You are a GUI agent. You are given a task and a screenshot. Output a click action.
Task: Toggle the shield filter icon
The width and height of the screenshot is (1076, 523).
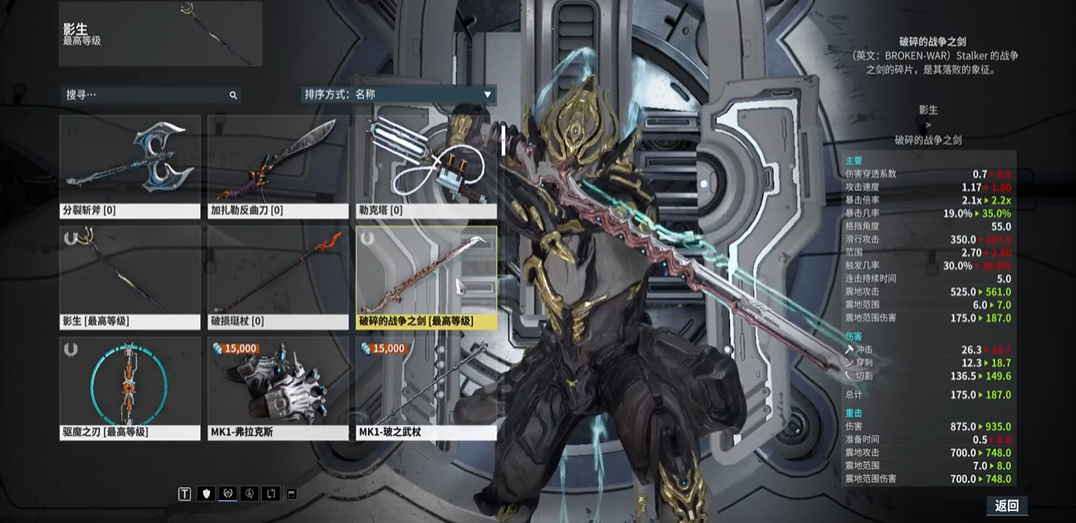[x=207, y=493]
